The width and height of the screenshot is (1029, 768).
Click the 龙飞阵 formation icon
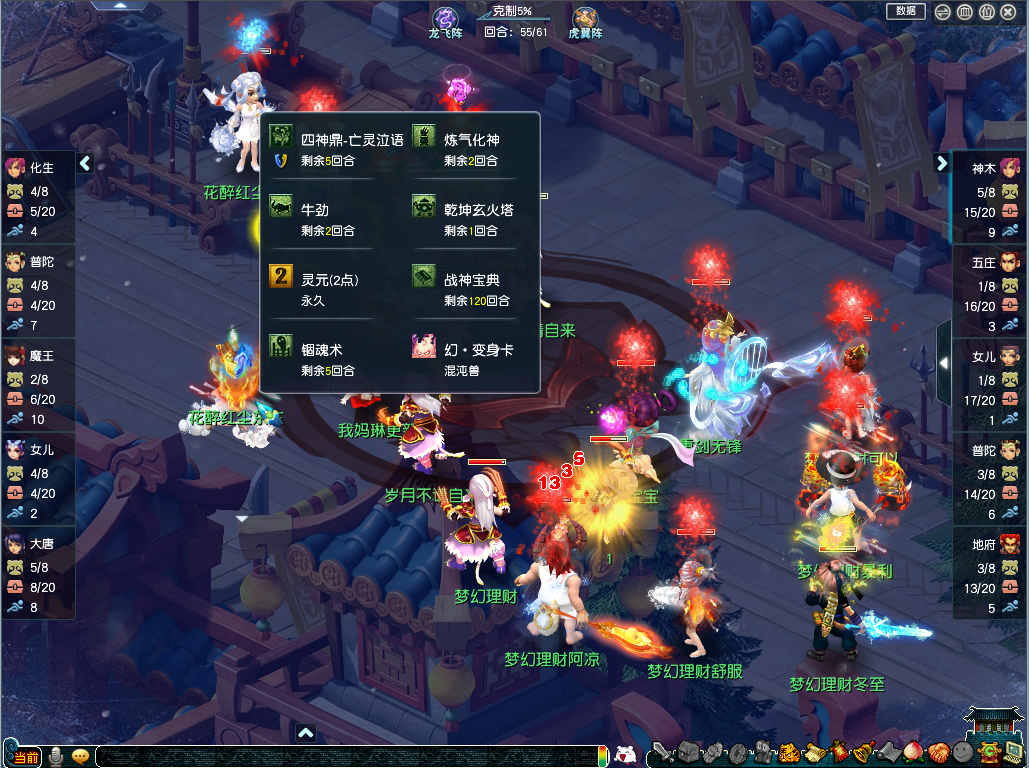click(445, 18)
